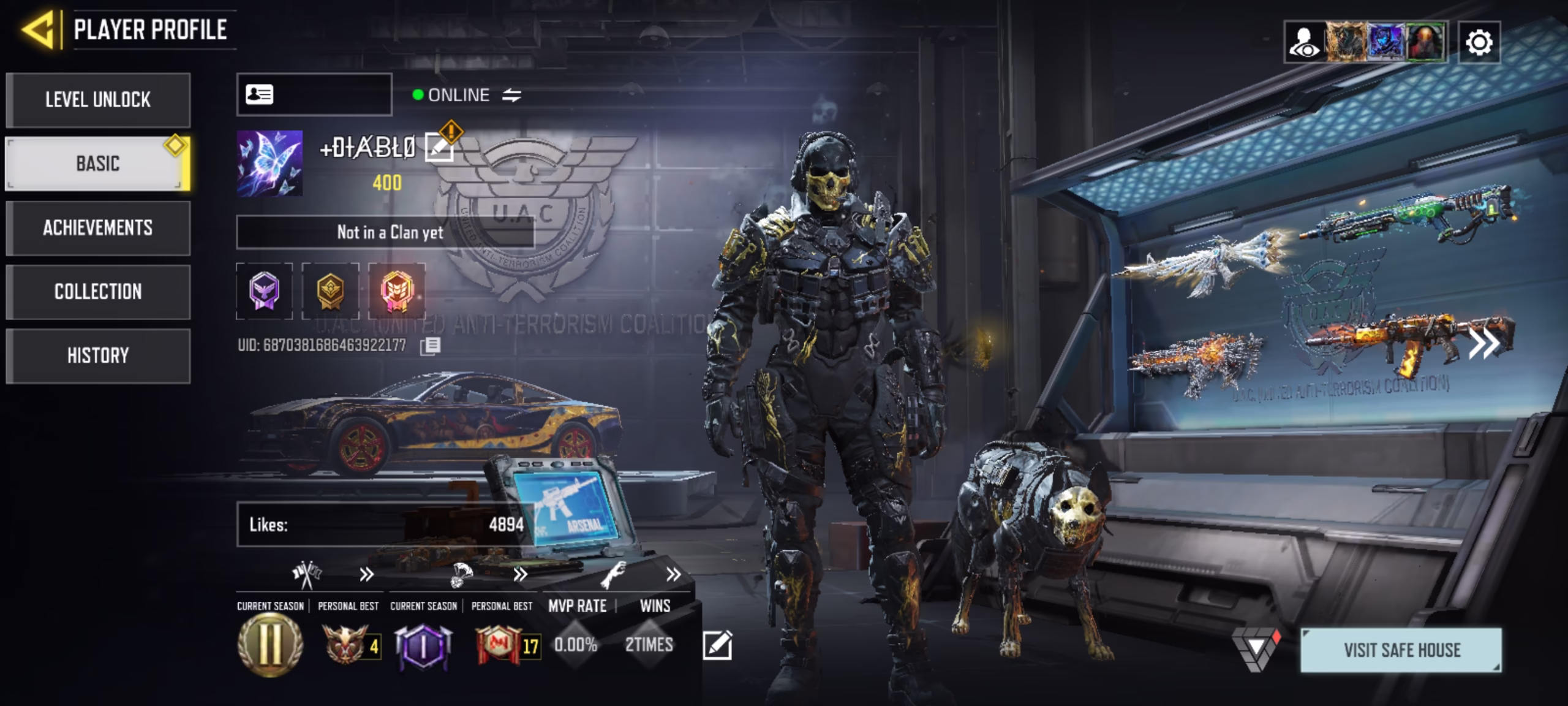Select the purple winged medal badge
This screenshot has width=1568, height=706.
point(265,291)
